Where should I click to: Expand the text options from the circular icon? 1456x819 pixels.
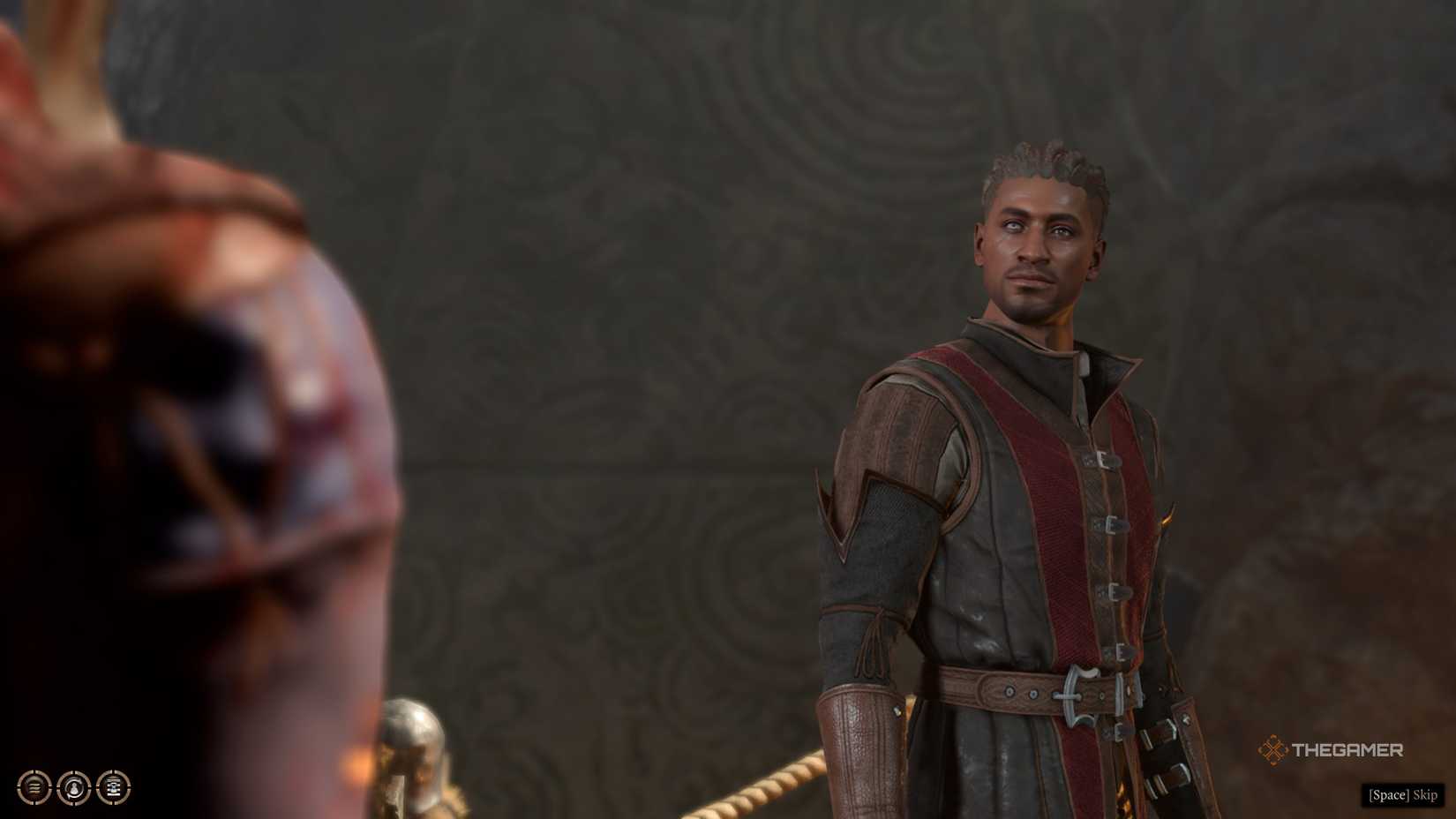(x=112, y=787)
